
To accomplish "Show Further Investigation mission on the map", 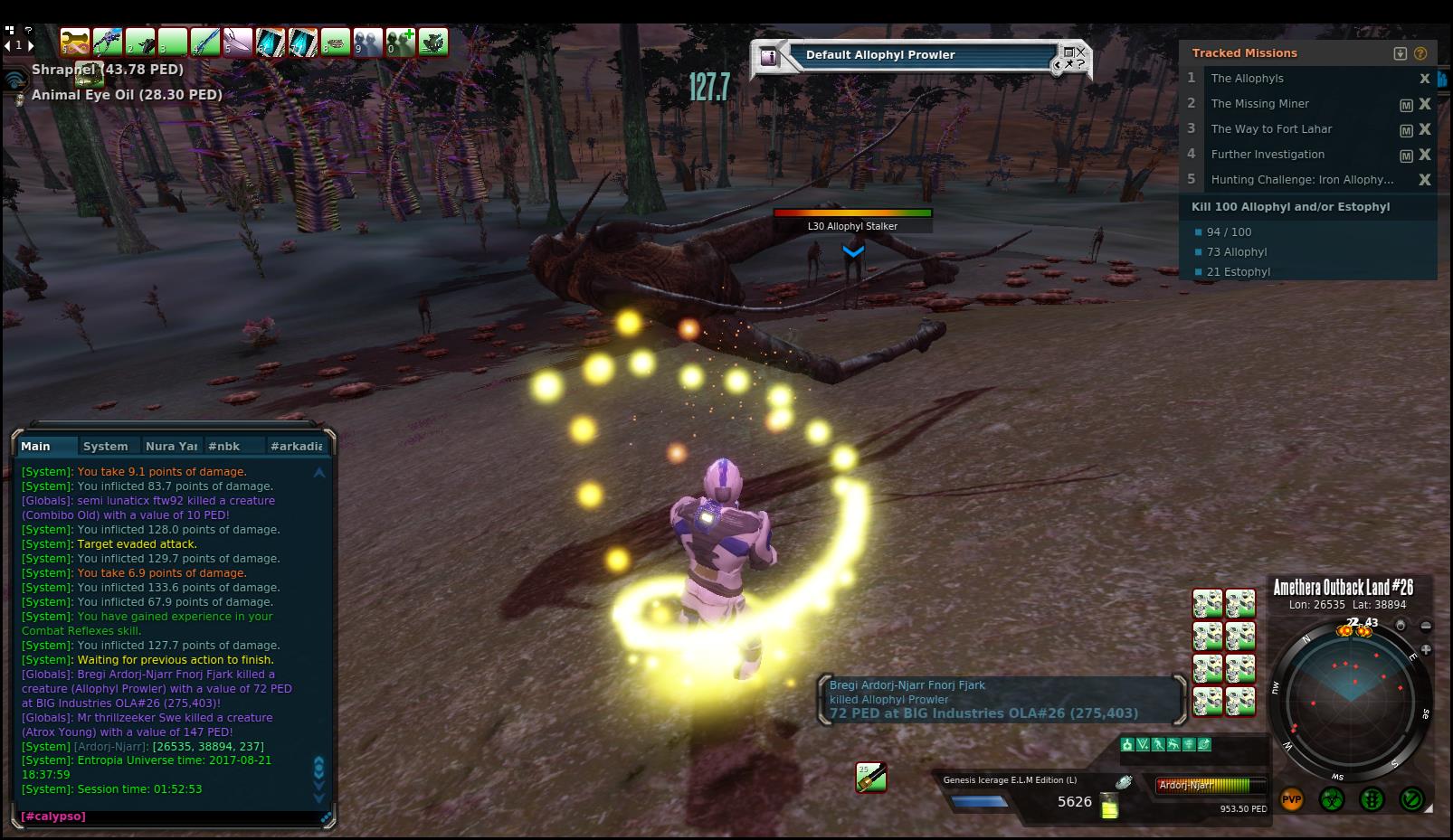I will 1406,156.
